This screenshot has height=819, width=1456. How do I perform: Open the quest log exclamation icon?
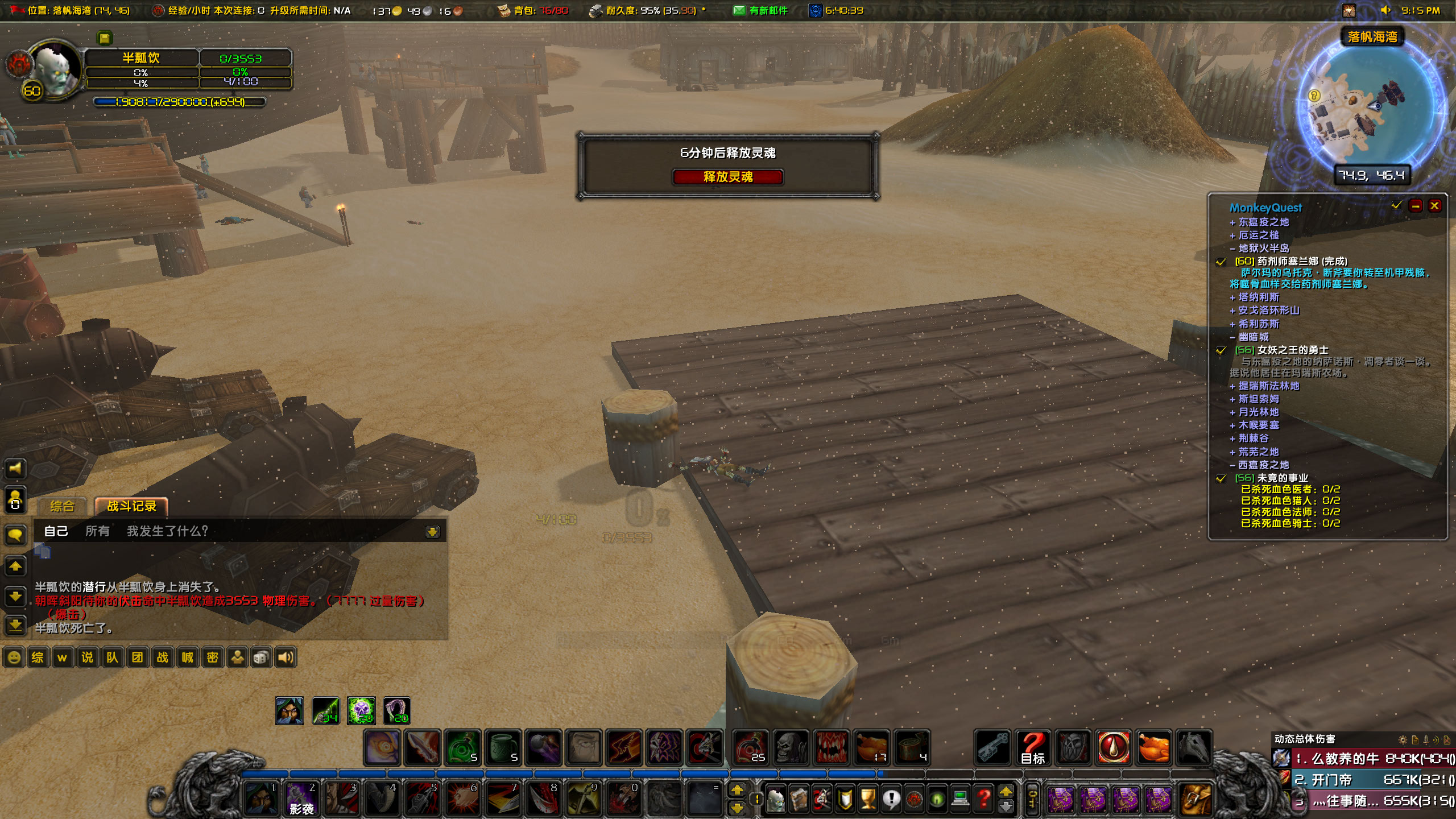point(891,801)
